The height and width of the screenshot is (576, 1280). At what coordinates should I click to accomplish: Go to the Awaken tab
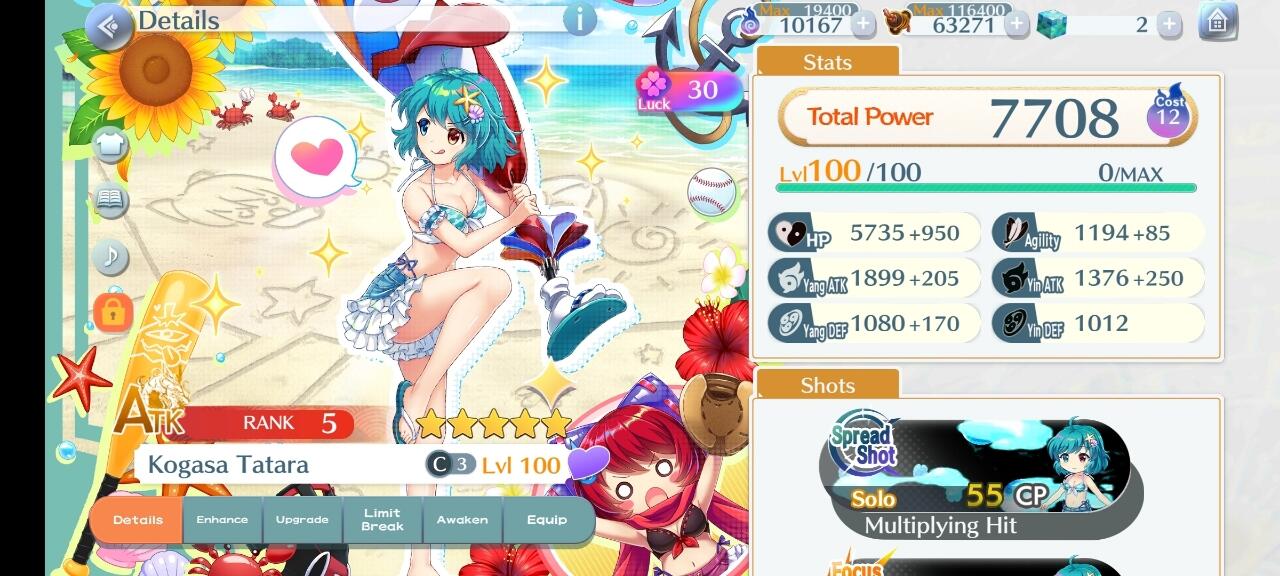tap(462, 520)
